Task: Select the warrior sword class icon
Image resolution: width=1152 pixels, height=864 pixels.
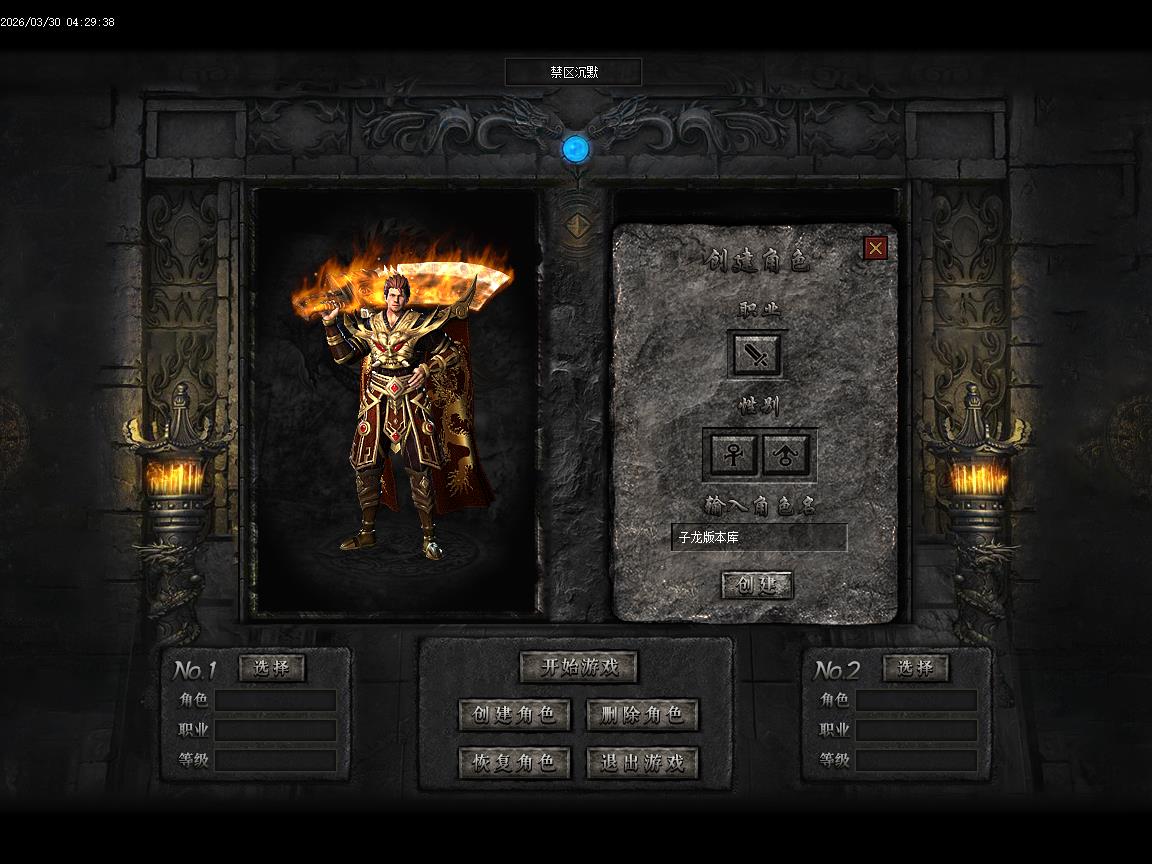Action: pyautogui.click(x=757, y=354)
